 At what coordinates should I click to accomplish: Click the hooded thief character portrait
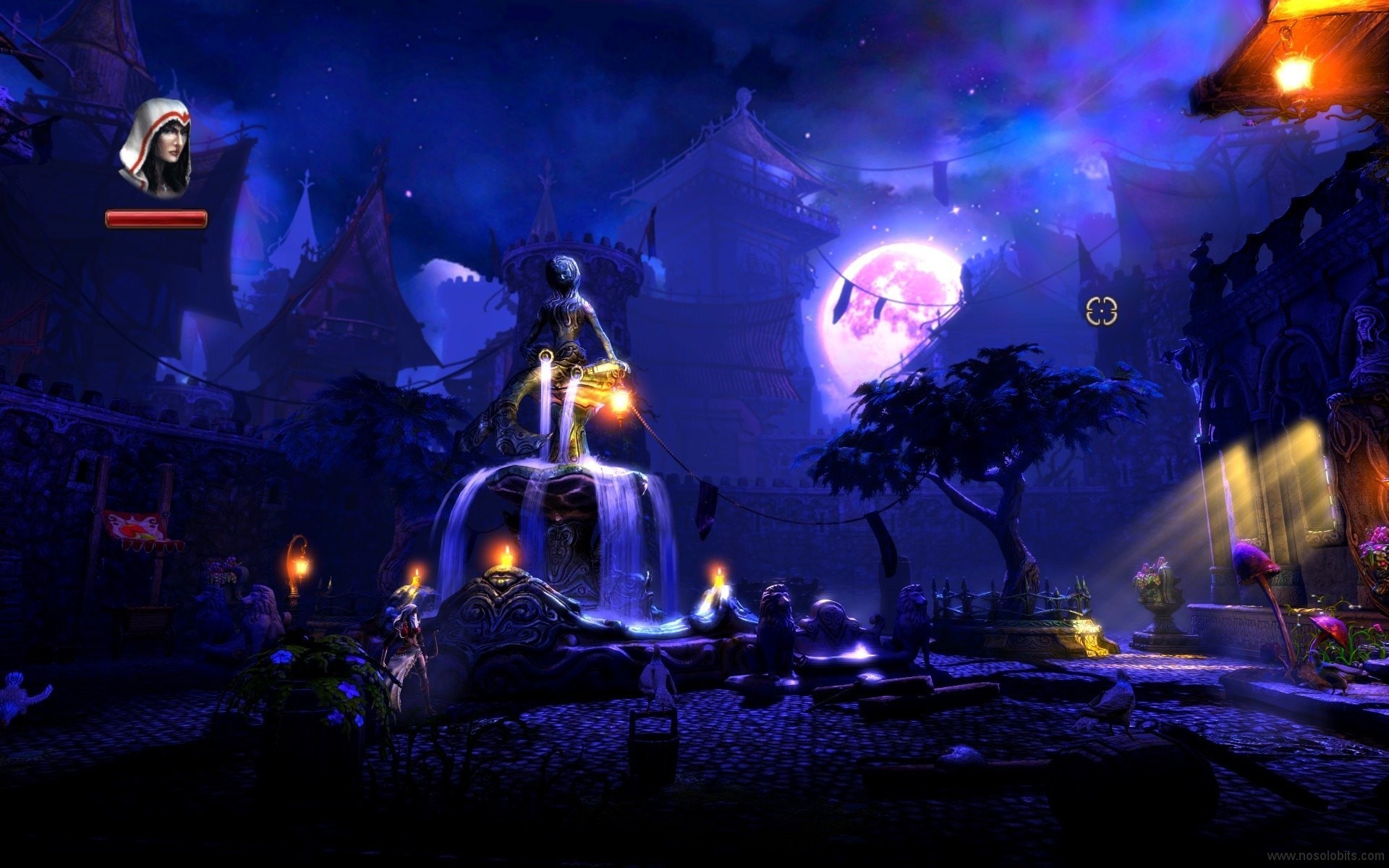coord(156,149)
